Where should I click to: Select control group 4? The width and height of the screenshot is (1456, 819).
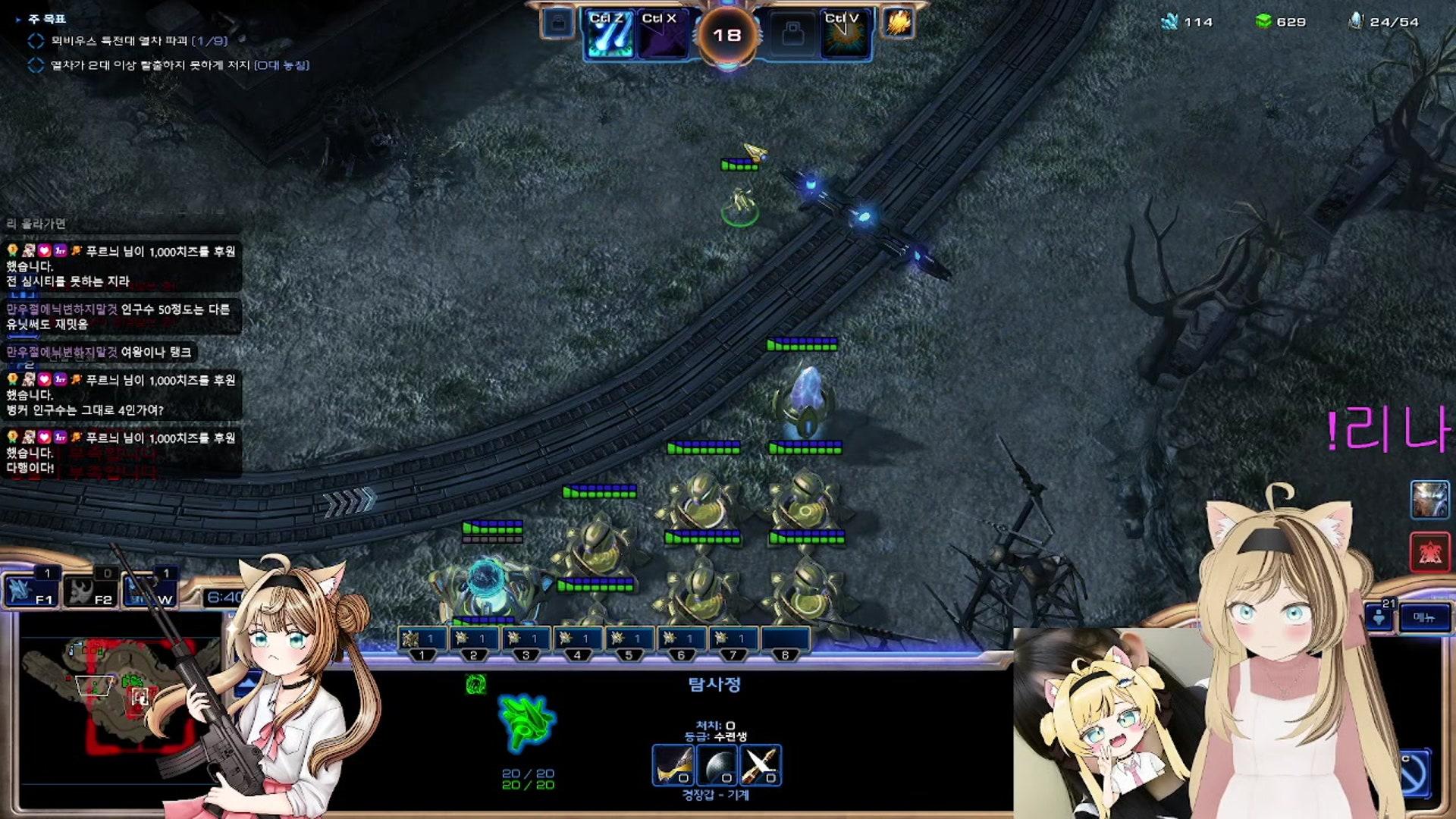[577, 641]
